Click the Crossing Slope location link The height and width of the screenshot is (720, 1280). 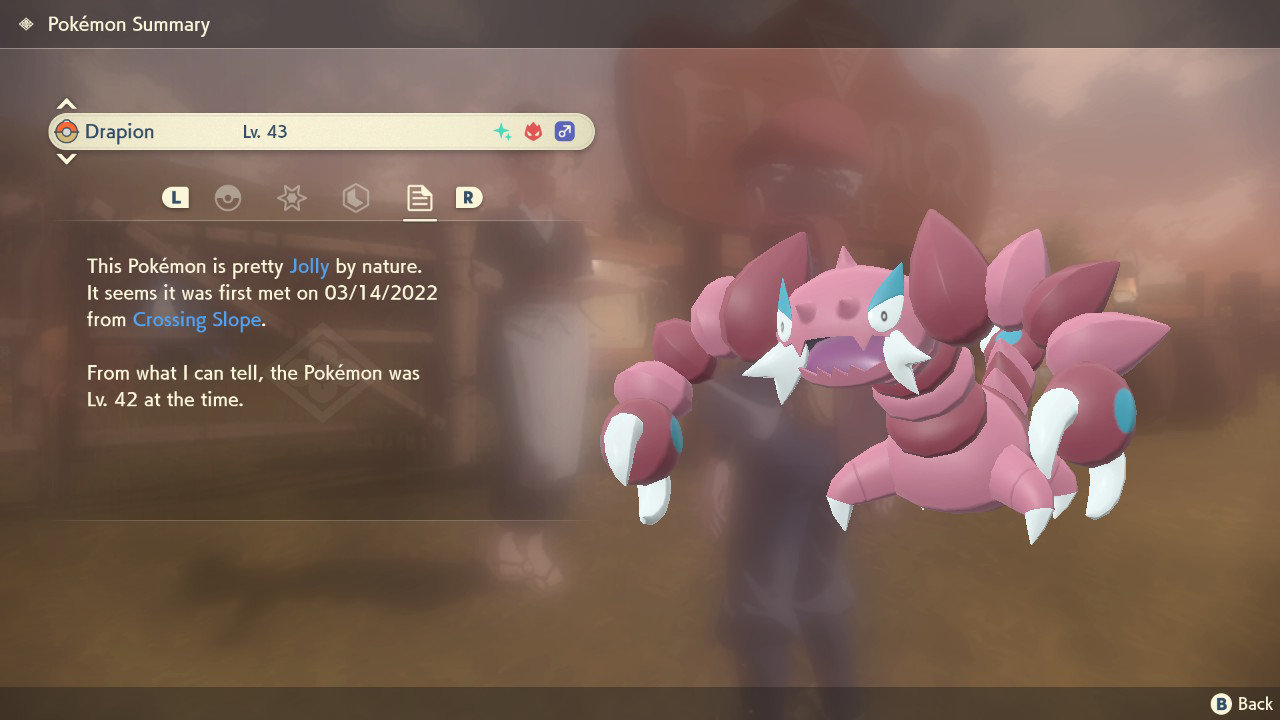point(195,319)
